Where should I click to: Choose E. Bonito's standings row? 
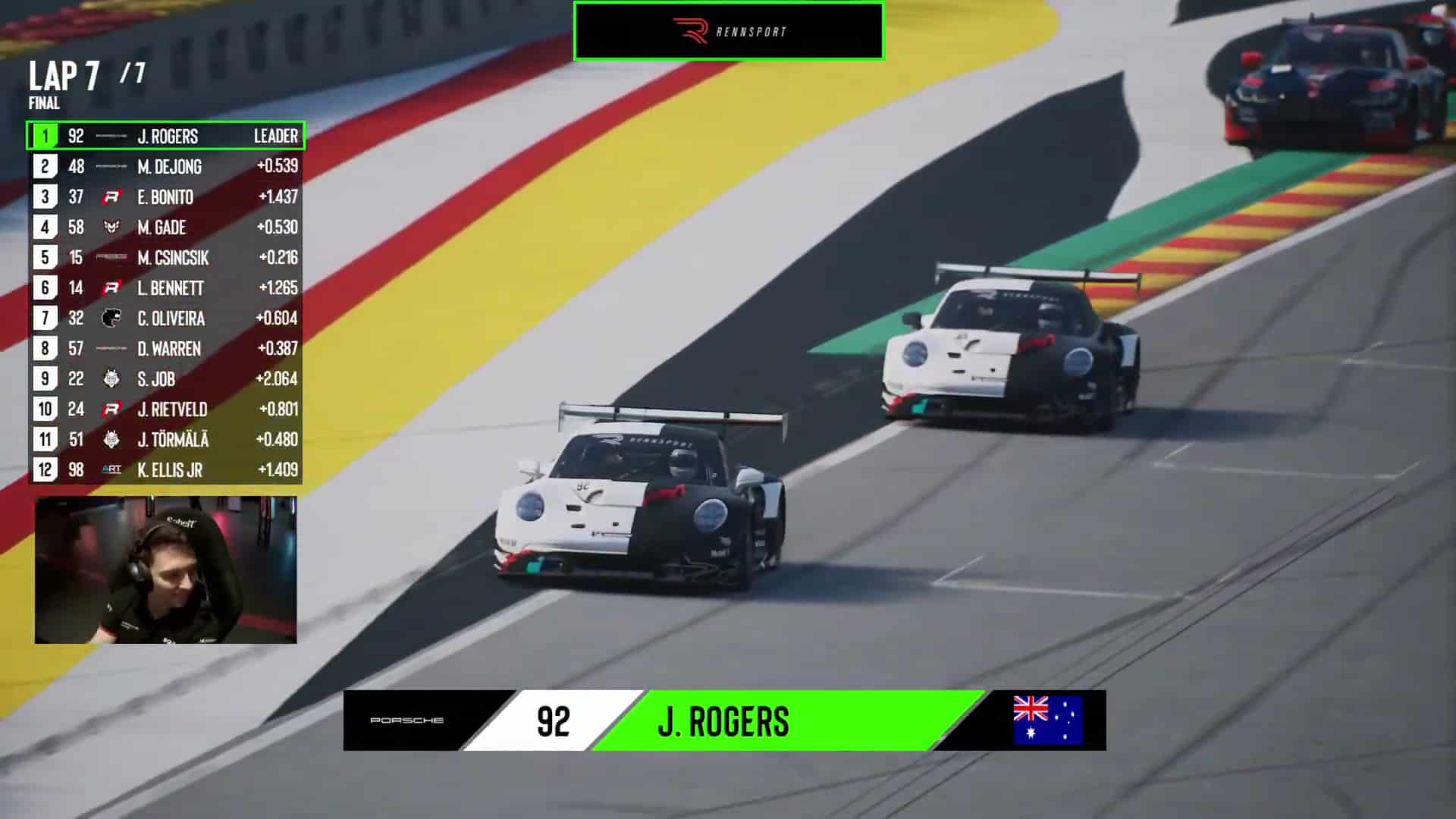165,197
